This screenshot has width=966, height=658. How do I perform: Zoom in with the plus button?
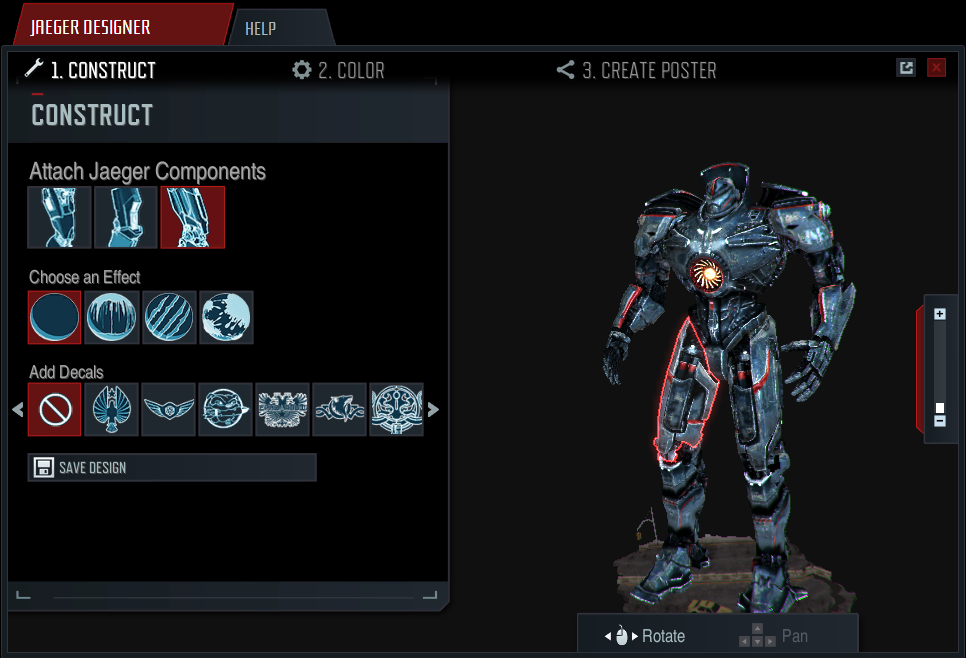pos(940,314)
